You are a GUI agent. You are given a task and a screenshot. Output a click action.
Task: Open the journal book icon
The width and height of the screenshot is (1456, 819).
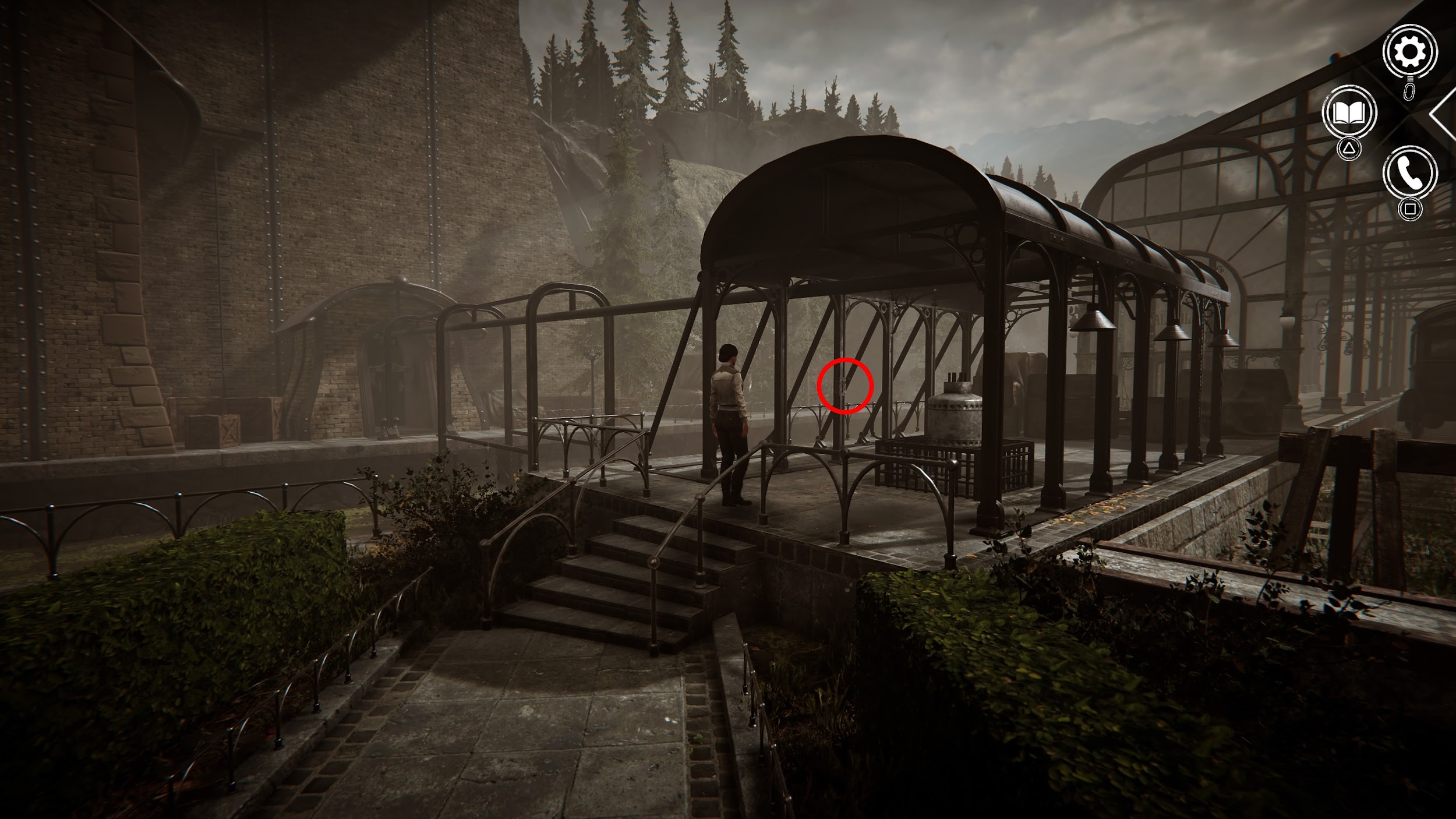pyautogui.click(x=1349, y=113)
